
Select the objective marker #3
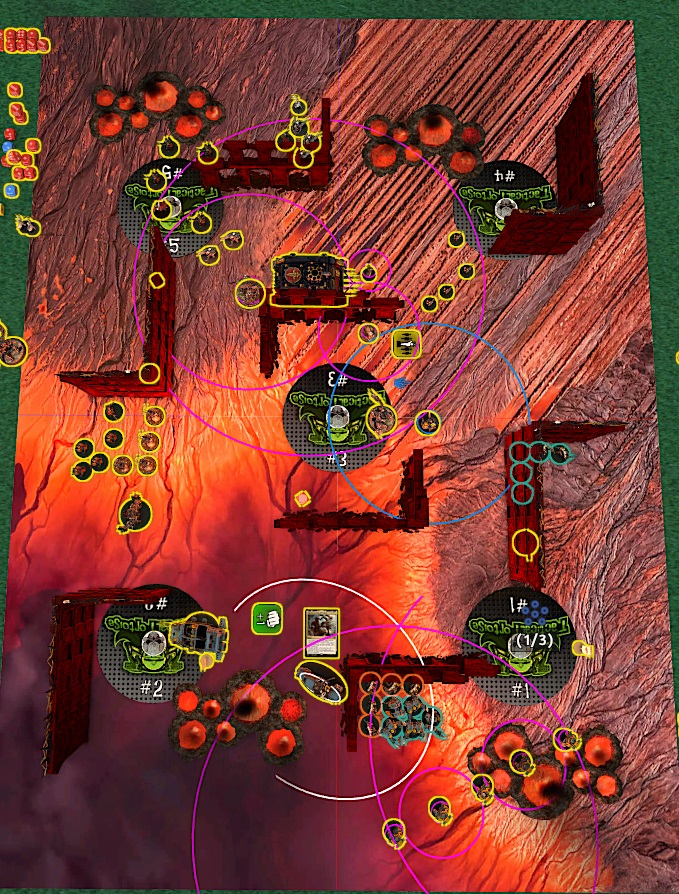[337, 416]
